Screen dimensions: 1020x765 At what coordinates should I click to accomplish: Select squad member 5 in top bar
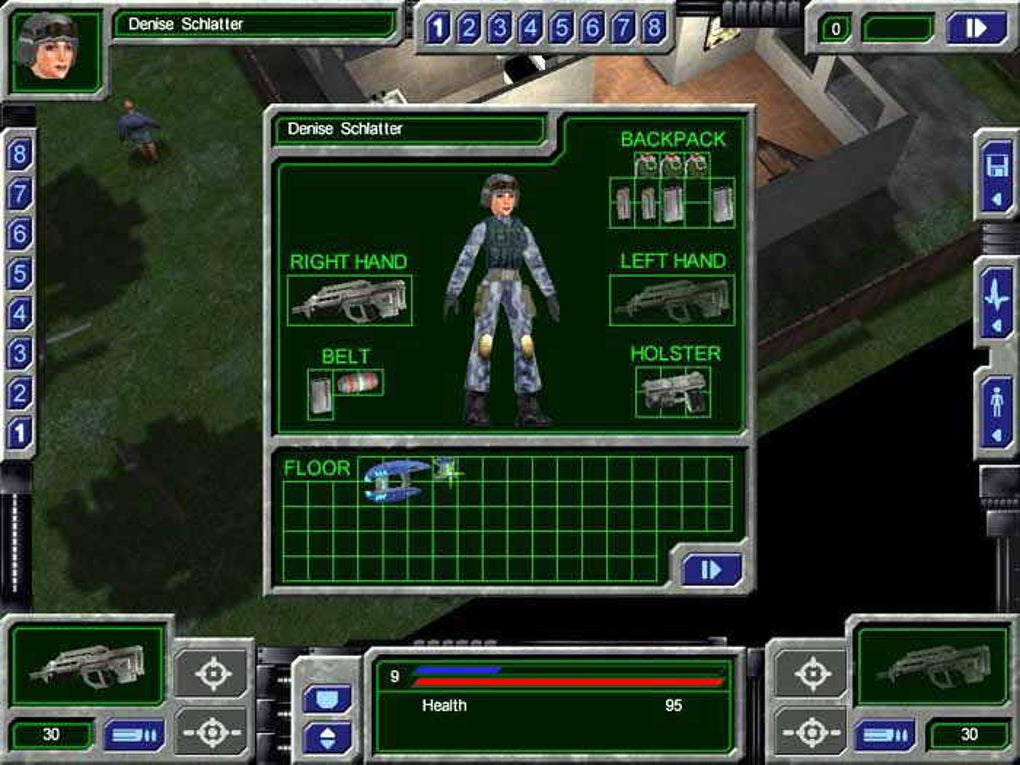(x=560, y=28)
